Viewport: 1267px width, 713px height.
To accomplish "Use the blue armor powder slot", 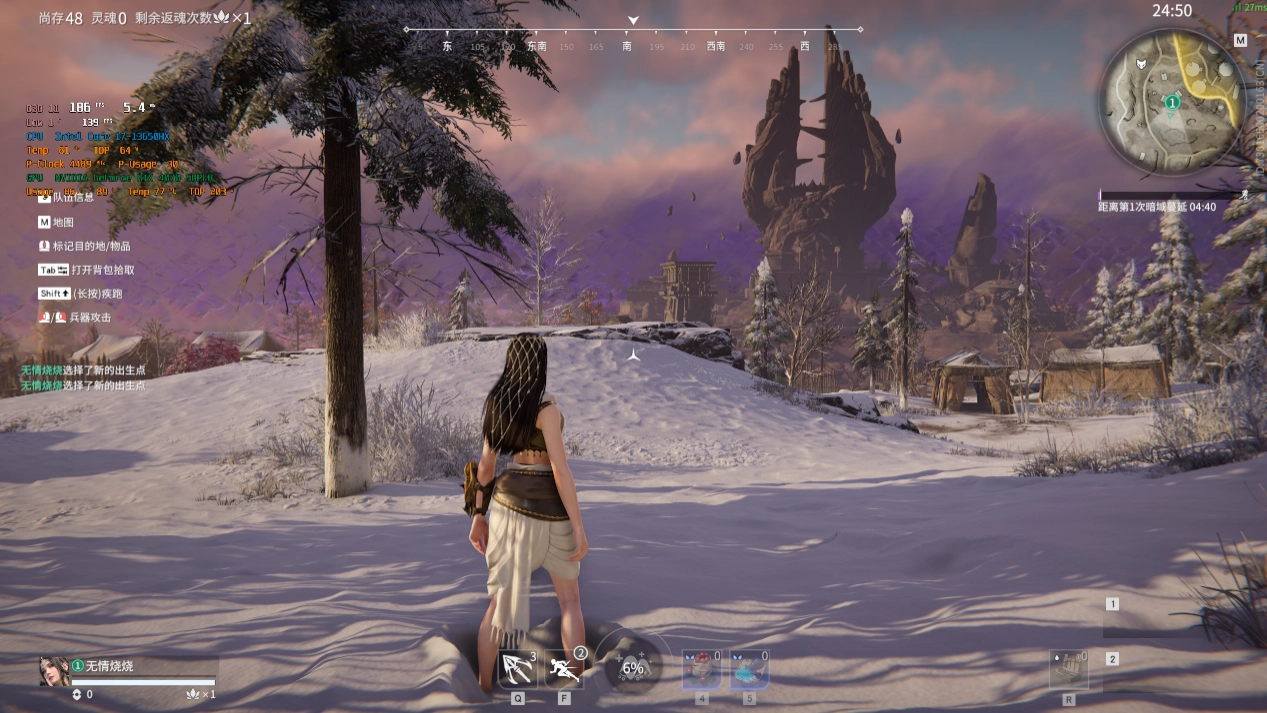I will pos(749,669).
